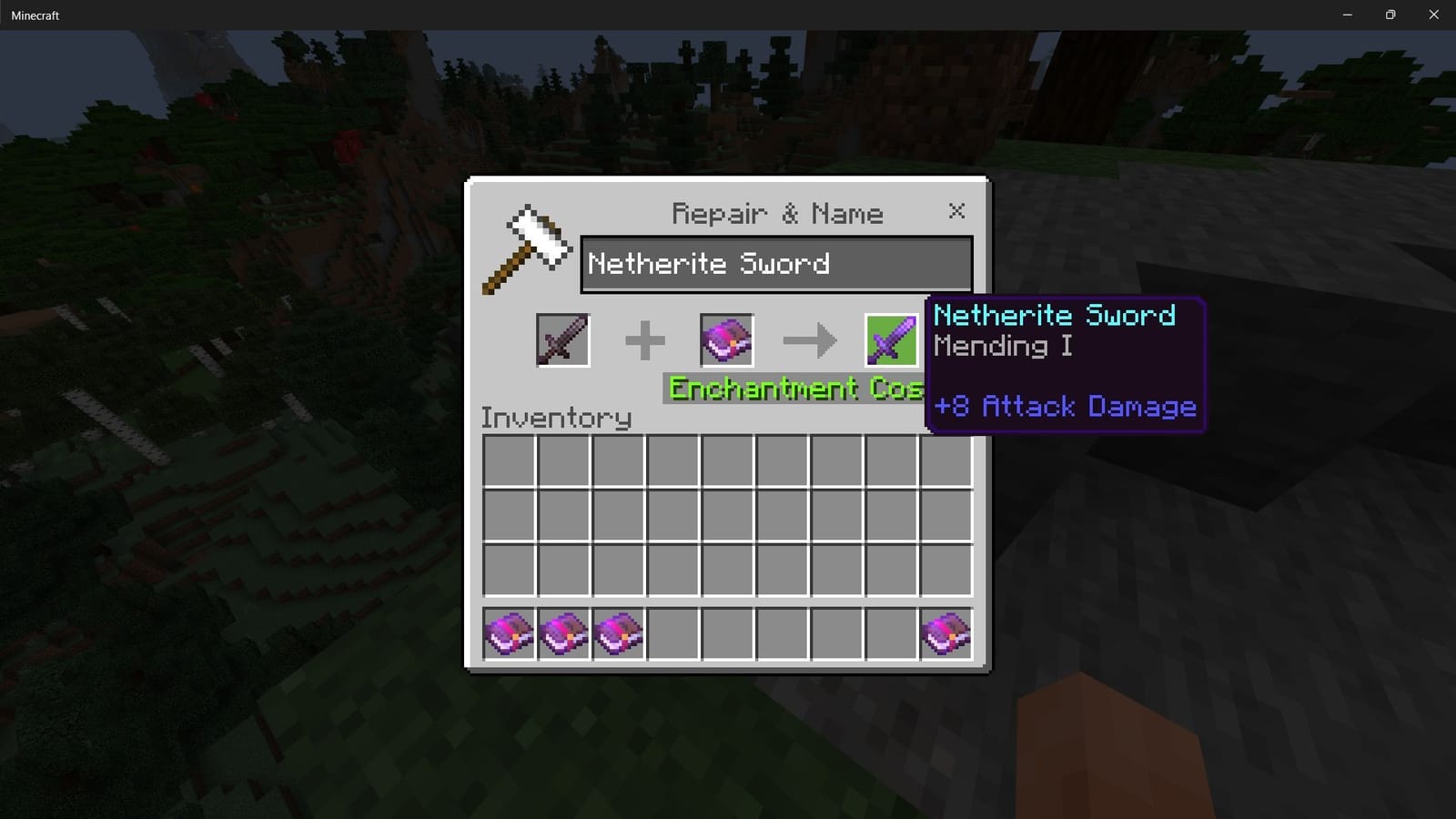Click the Mending enchanted book in the second slot
This screenshot has width=1456, height=819.
(725, 339)
